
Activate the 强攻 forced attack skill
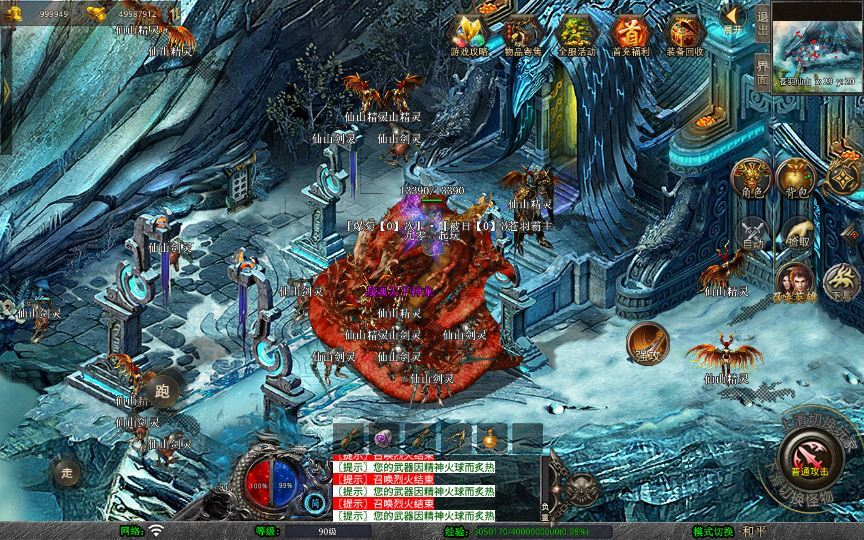coord(648,343)
